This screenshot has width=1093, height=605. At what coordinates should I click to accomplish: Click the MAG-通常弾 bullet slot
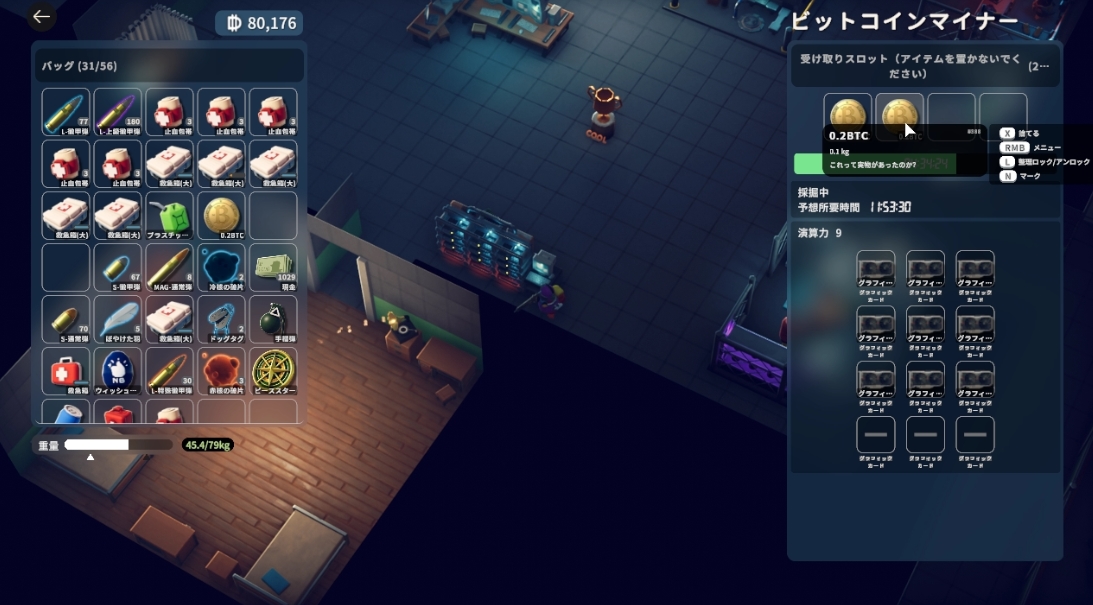[170, 267]
